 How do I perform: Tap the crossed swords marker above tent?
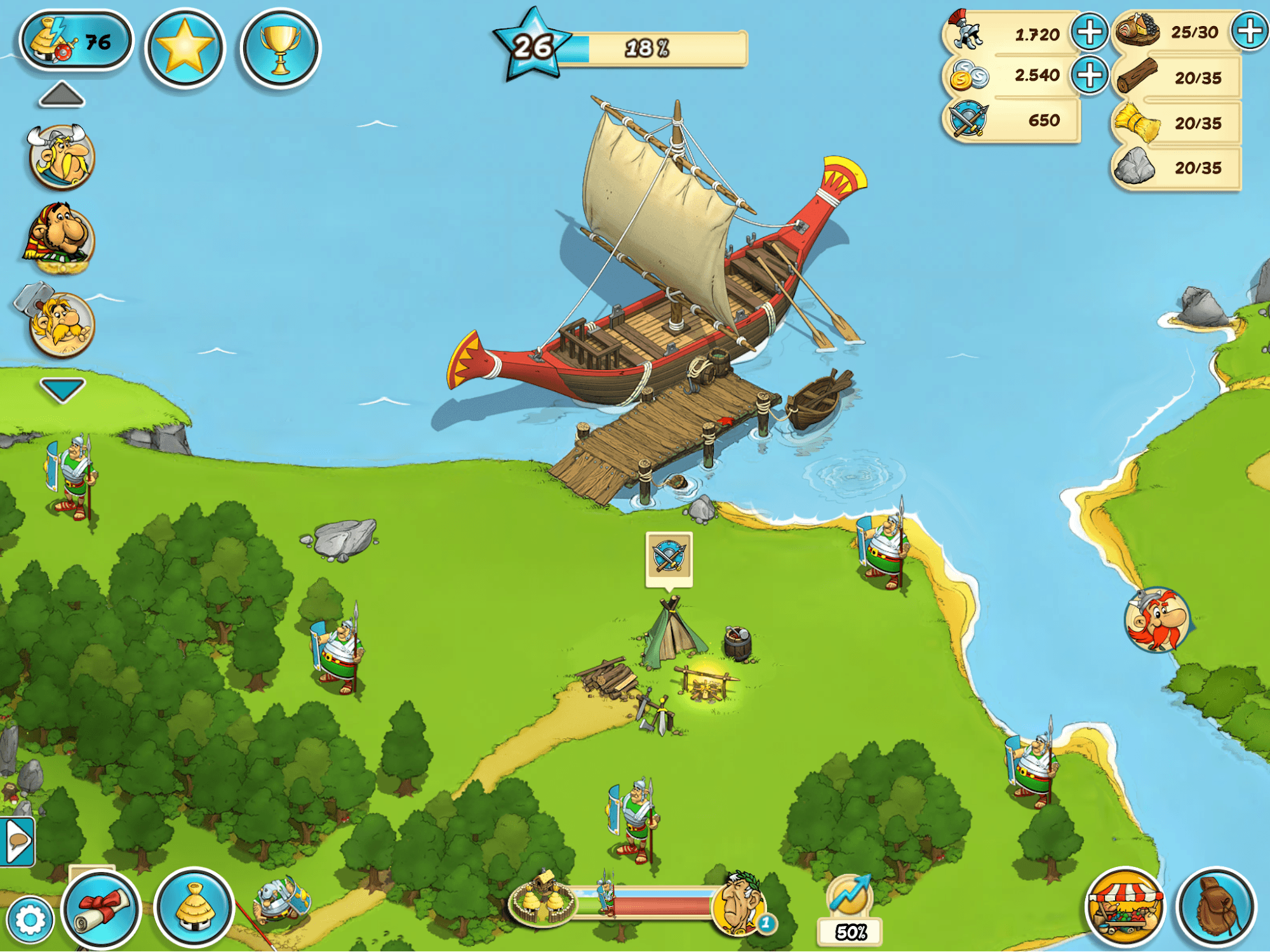coord(669,557)
